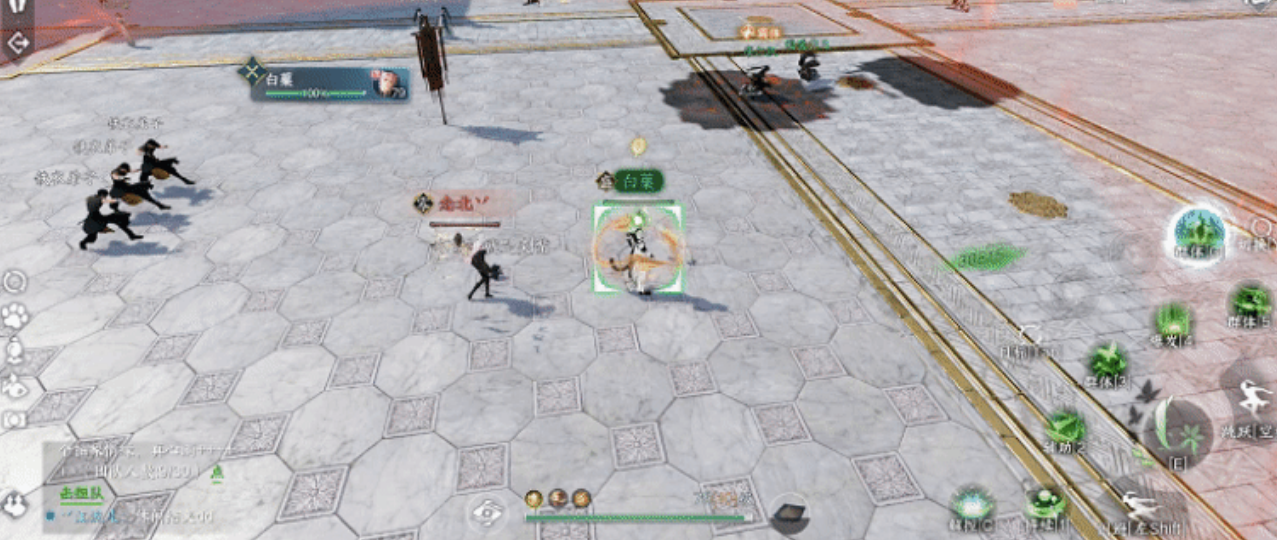Image resolution: width=1277 pixels, height=540 pixels.
Task: Toggle the eye view button
Action: [x=486, y=511]
